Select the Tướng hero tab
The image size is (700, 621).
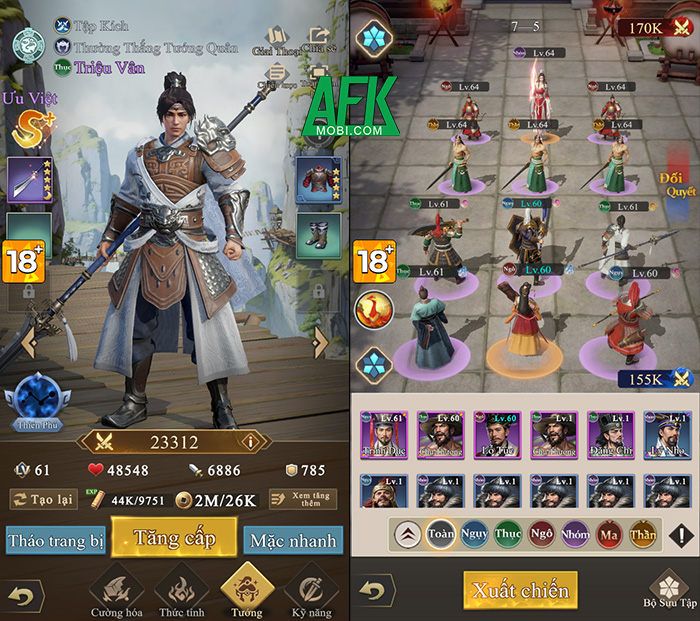tap(245, 591)
